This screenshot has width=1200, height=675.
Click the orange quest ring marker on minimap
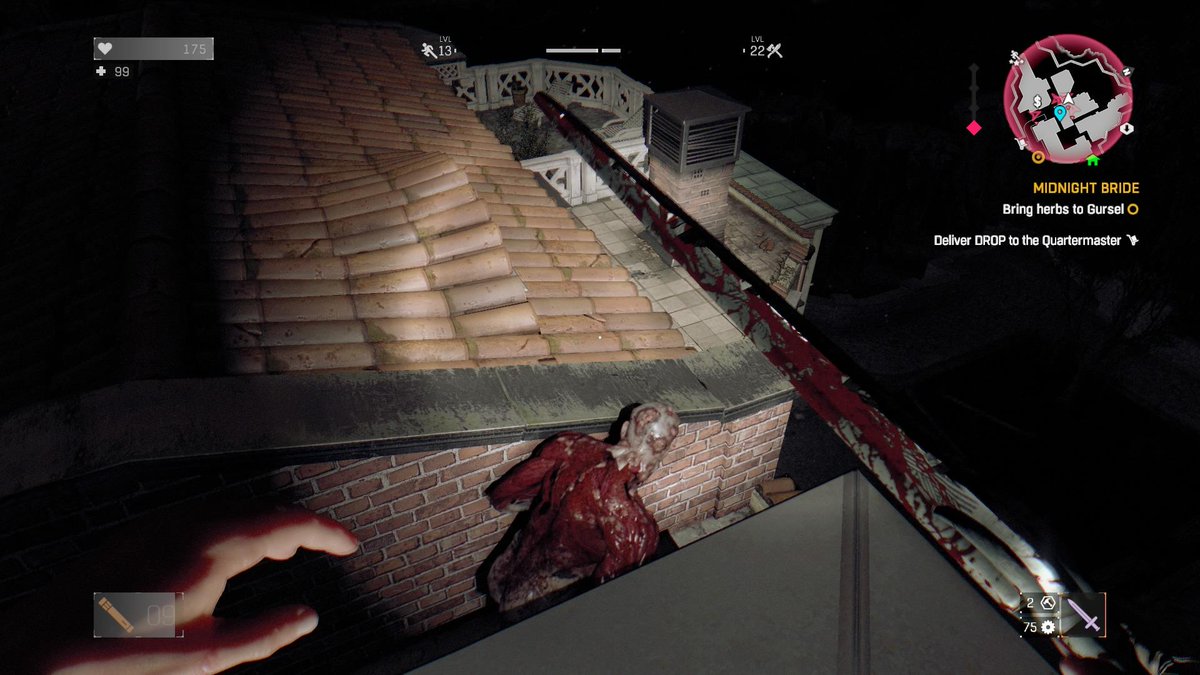click(x=1038, y=157)
